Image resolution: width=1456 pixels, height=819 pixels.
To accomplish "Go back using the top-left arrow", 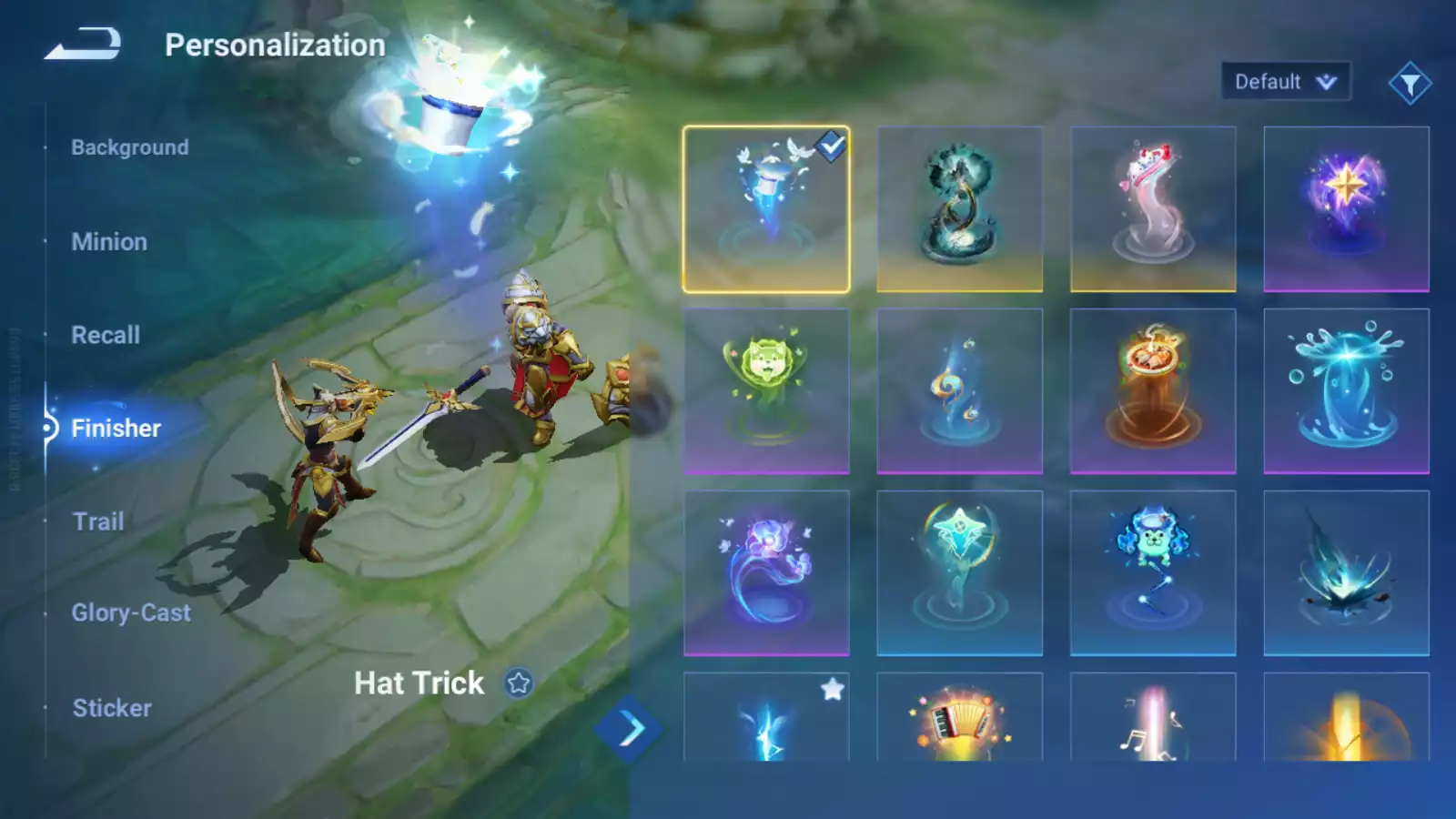I will (83, 44).
